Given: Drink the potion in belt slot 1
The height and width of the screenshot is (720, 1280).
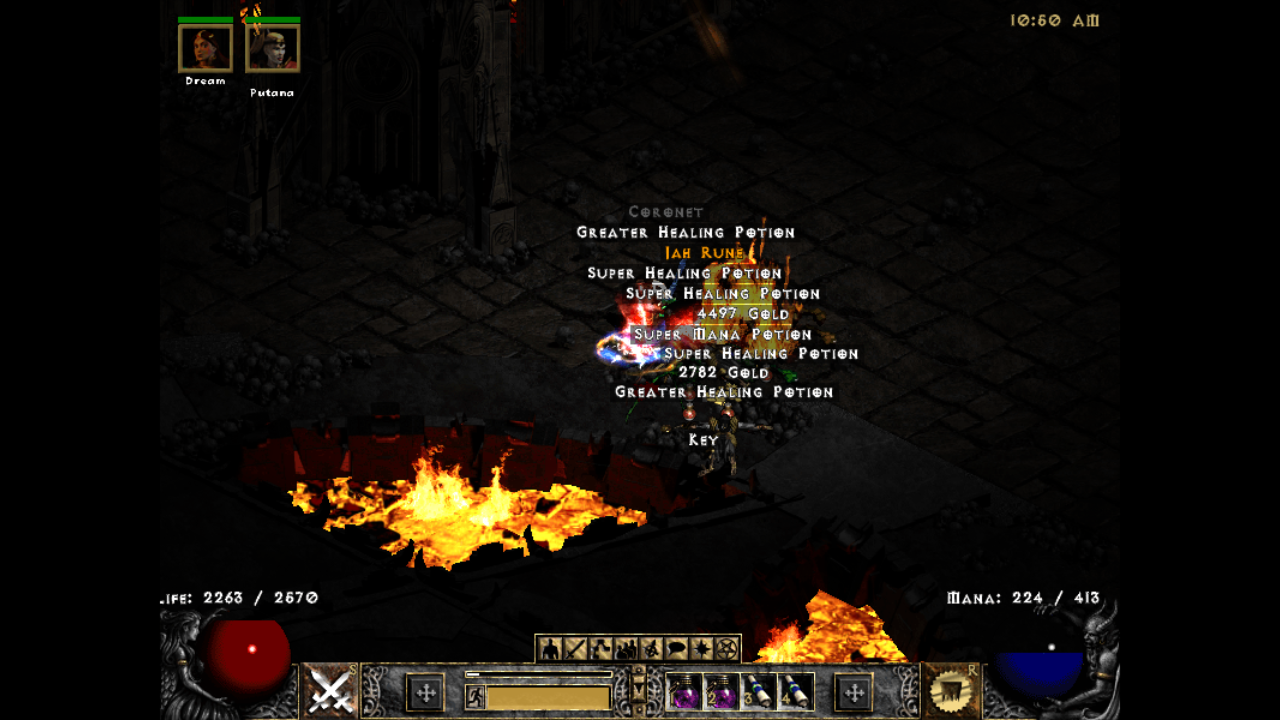Looking at the screenshot, I should (684, 692).
